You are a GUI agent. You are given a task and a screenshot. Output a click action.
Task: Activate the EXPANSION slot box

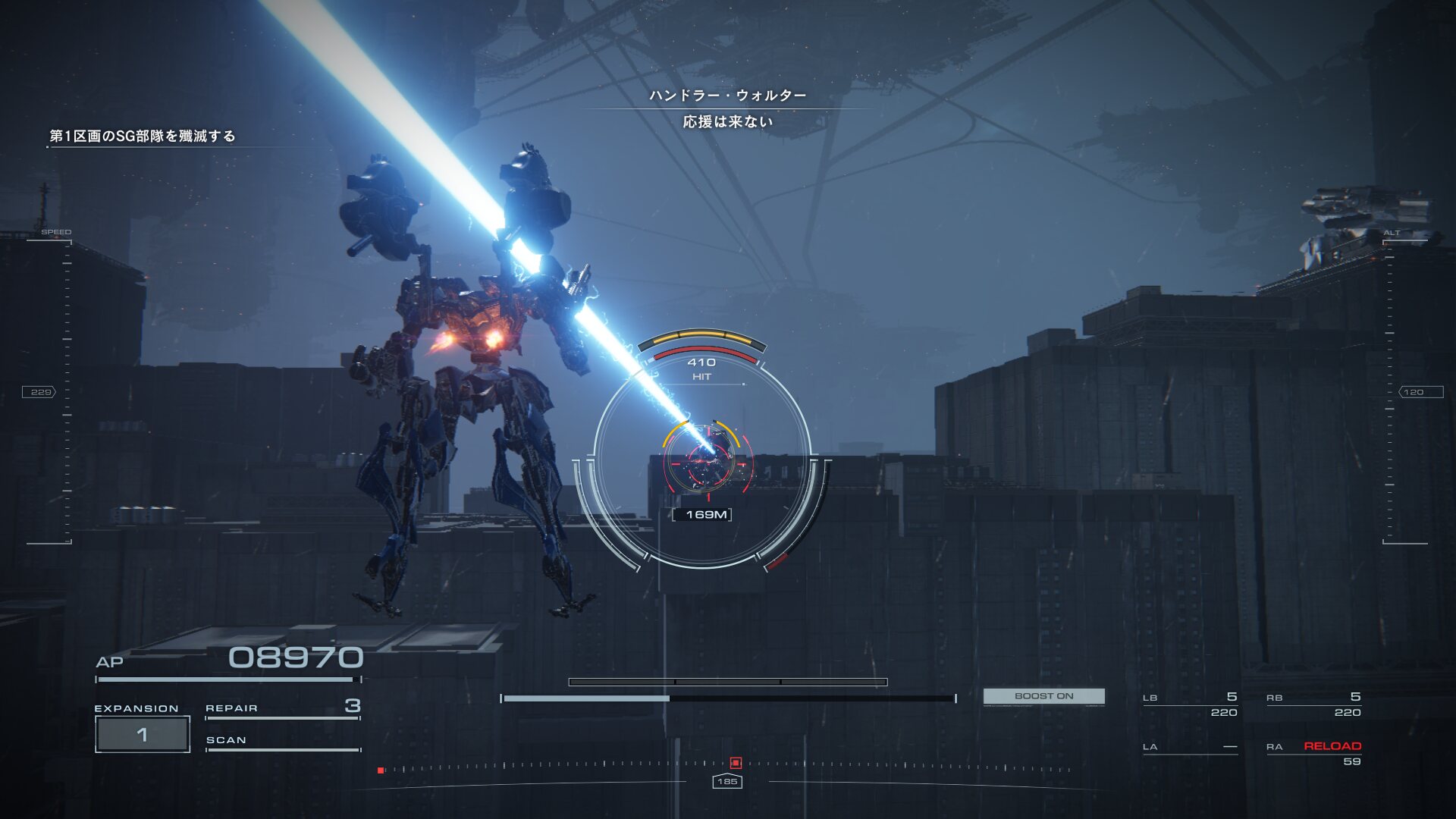[x=143, y=734]
